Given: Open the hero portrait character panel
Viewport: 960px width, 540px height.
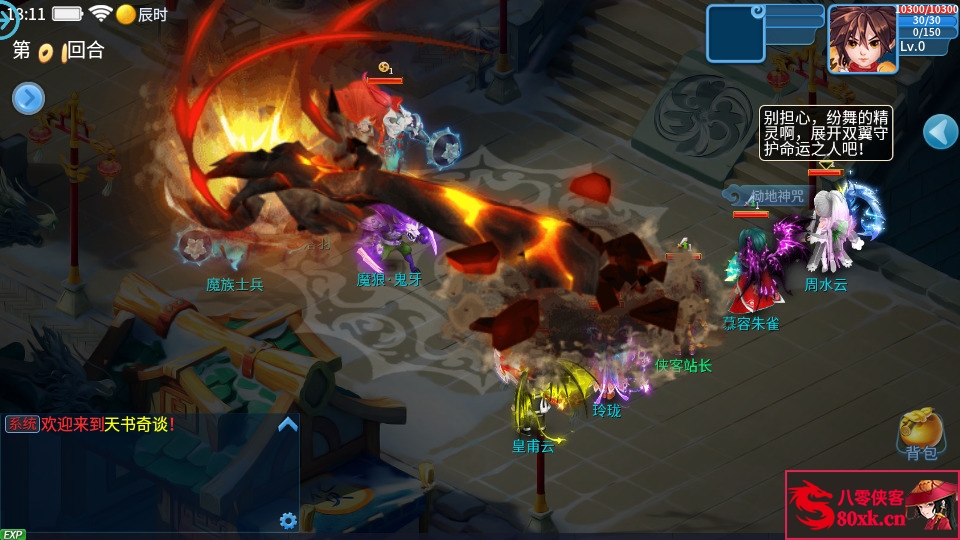Looking at the screenshot, I should point(862,38).
